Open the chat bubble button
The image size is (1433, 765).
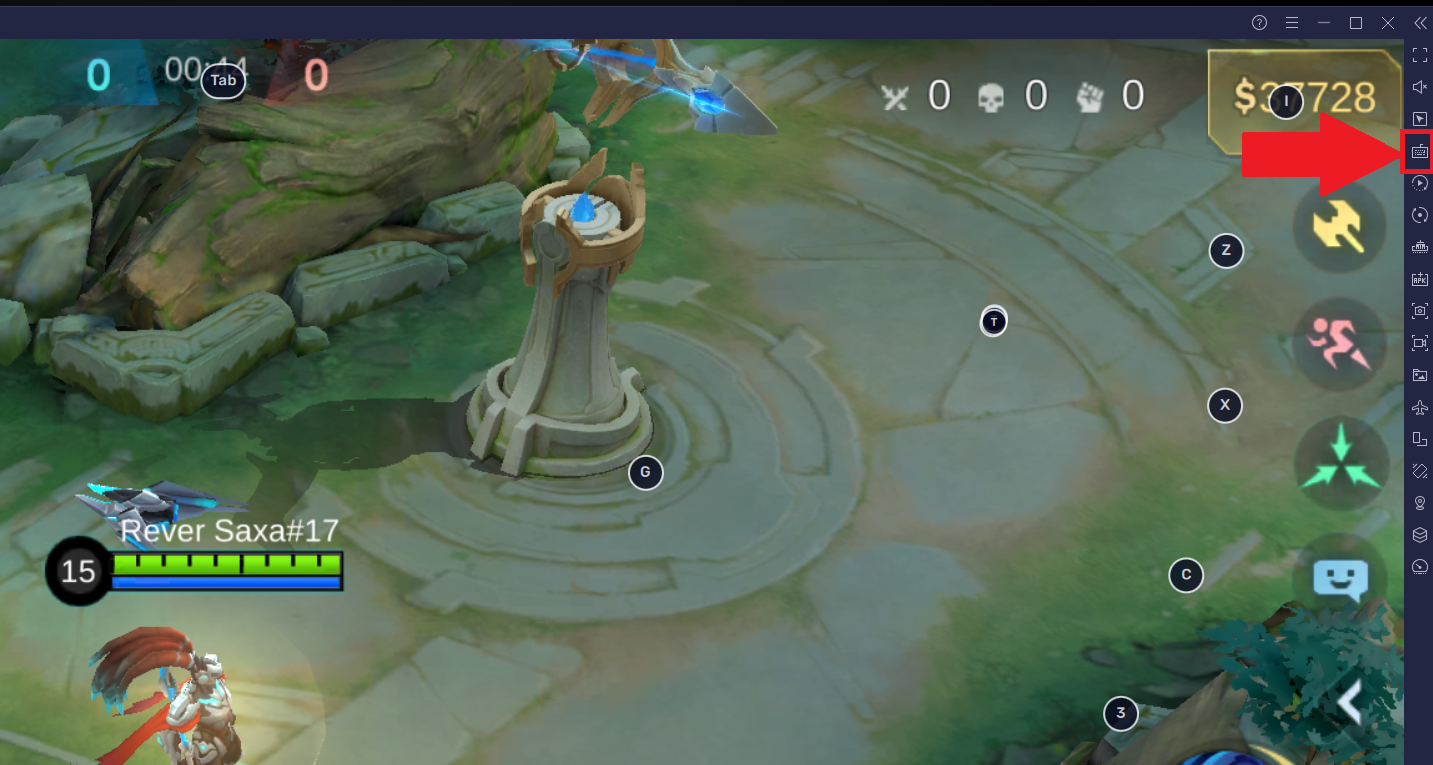[x=1339, y=578]
